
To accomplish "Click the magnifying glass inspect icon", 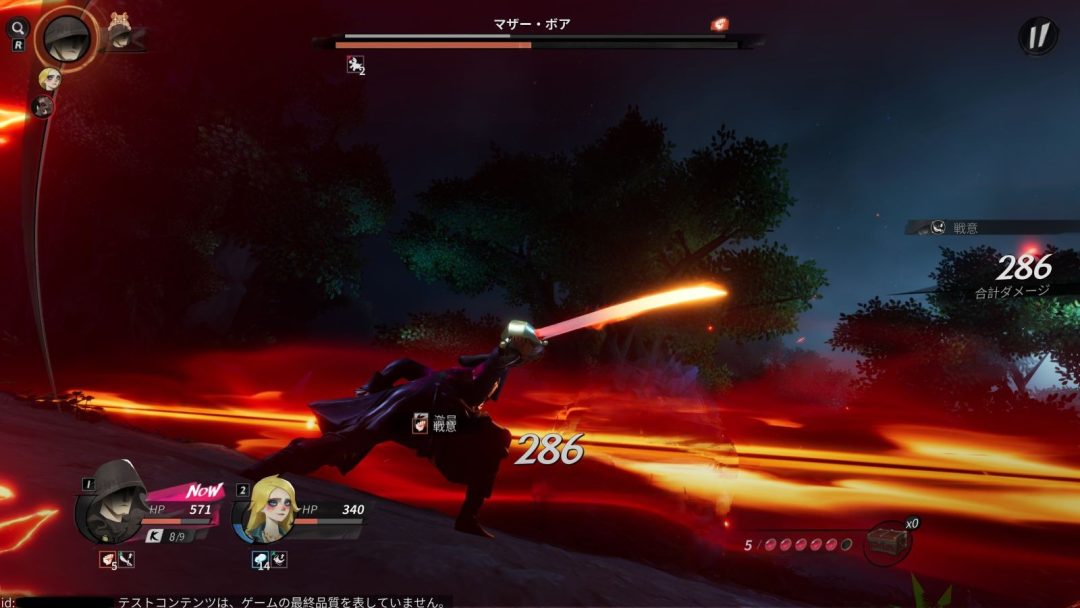I will 19,28.
